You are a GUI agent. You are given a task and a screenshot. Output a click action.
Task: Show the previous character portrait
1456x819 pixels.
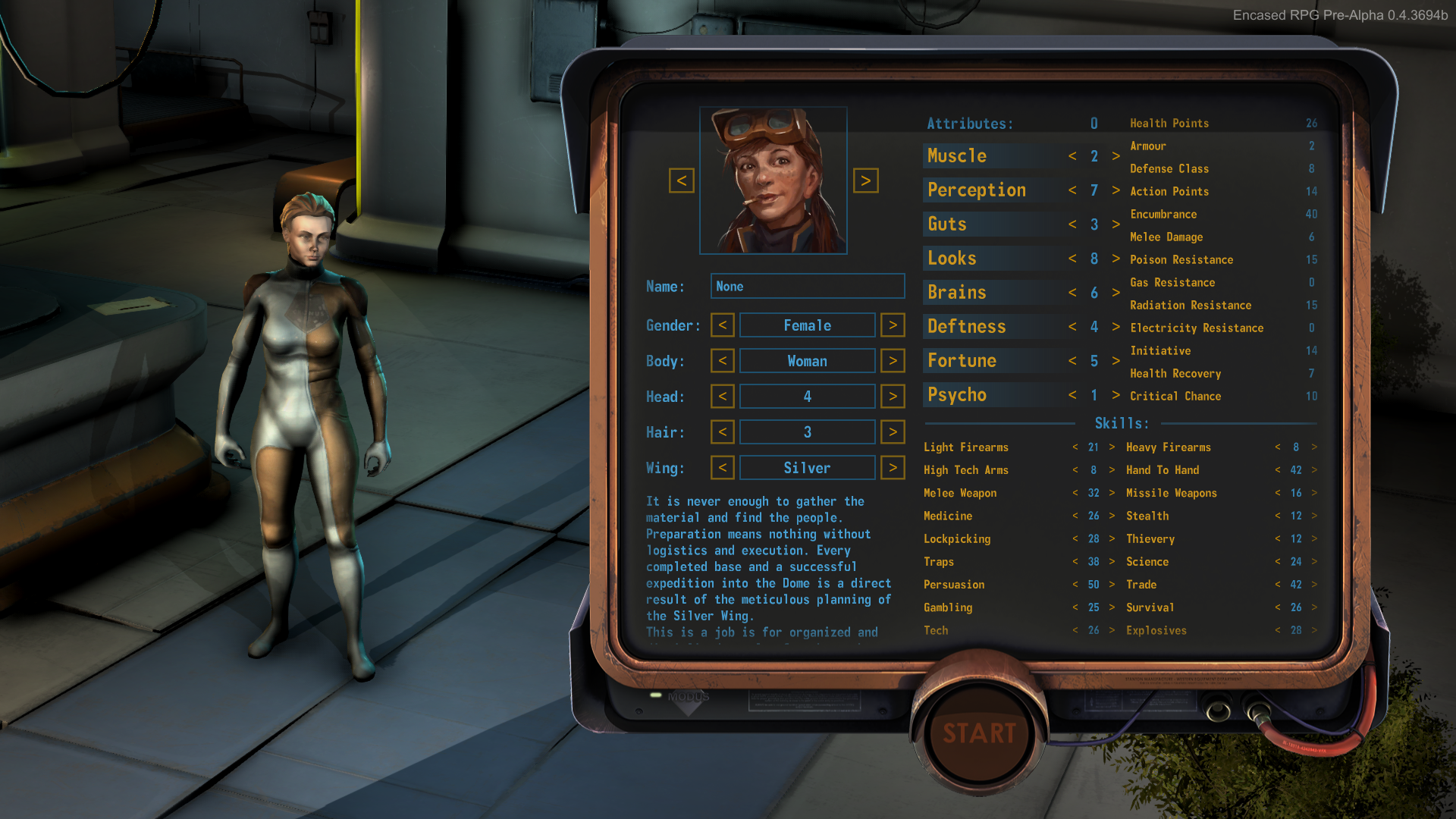681,180
